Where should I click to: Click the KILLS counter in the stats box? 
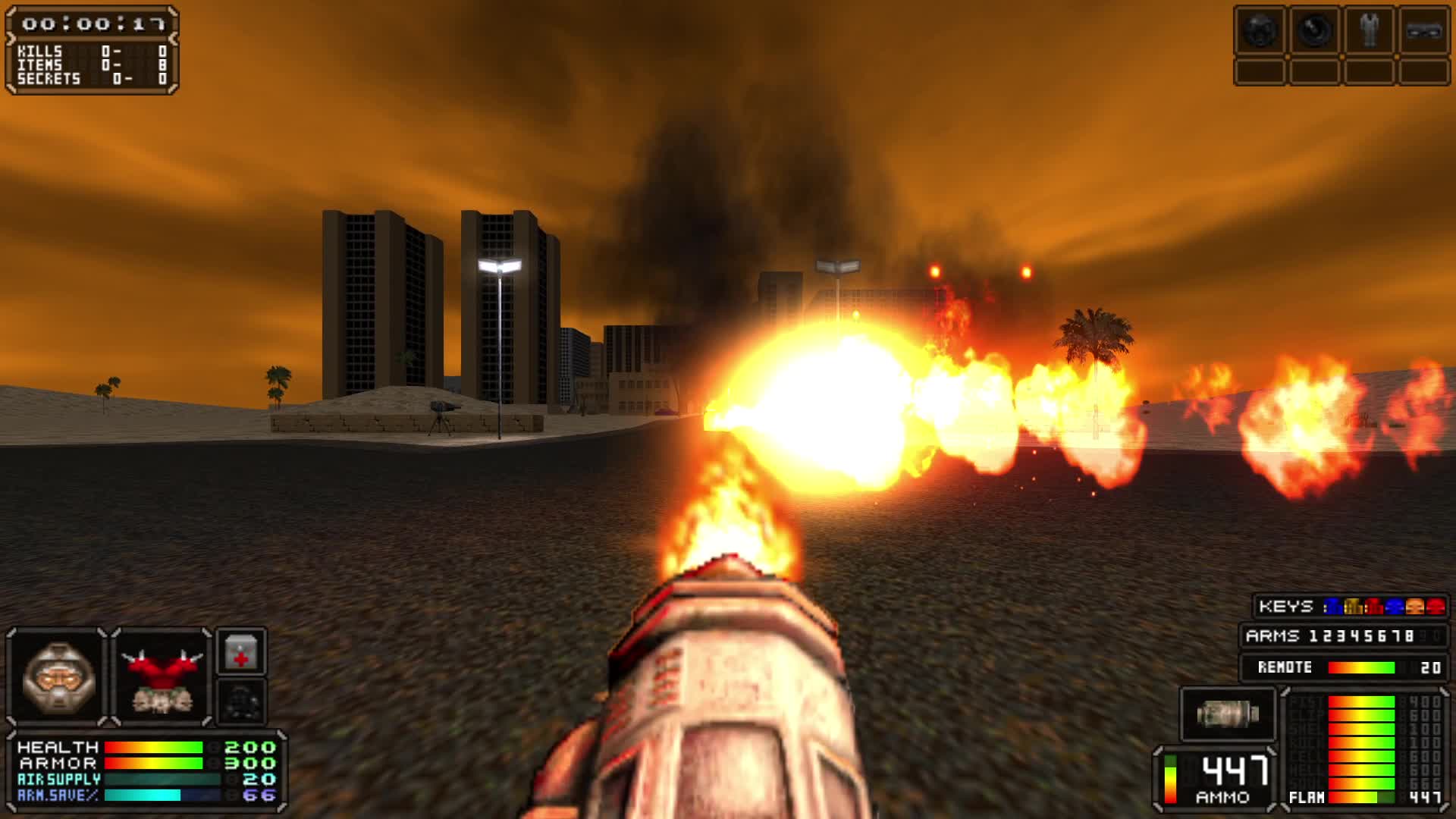click(91, 51)
